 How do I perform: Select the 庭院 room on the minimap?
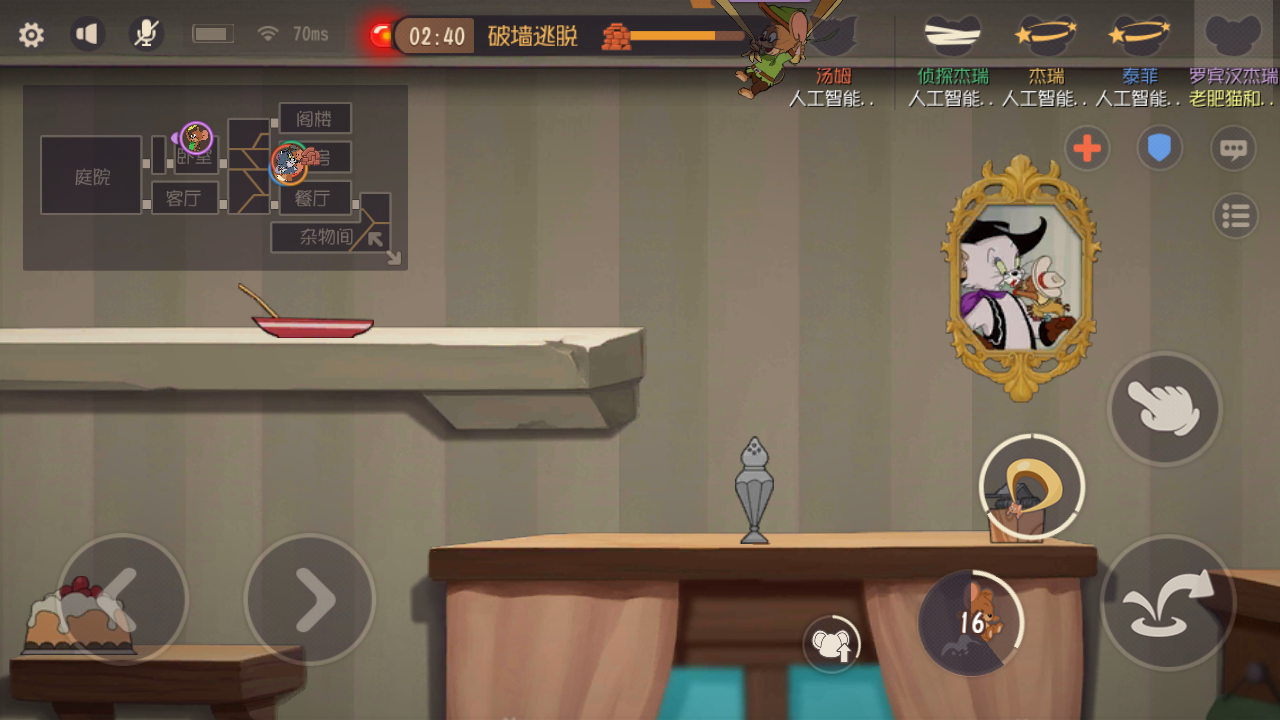coord(90,175)
